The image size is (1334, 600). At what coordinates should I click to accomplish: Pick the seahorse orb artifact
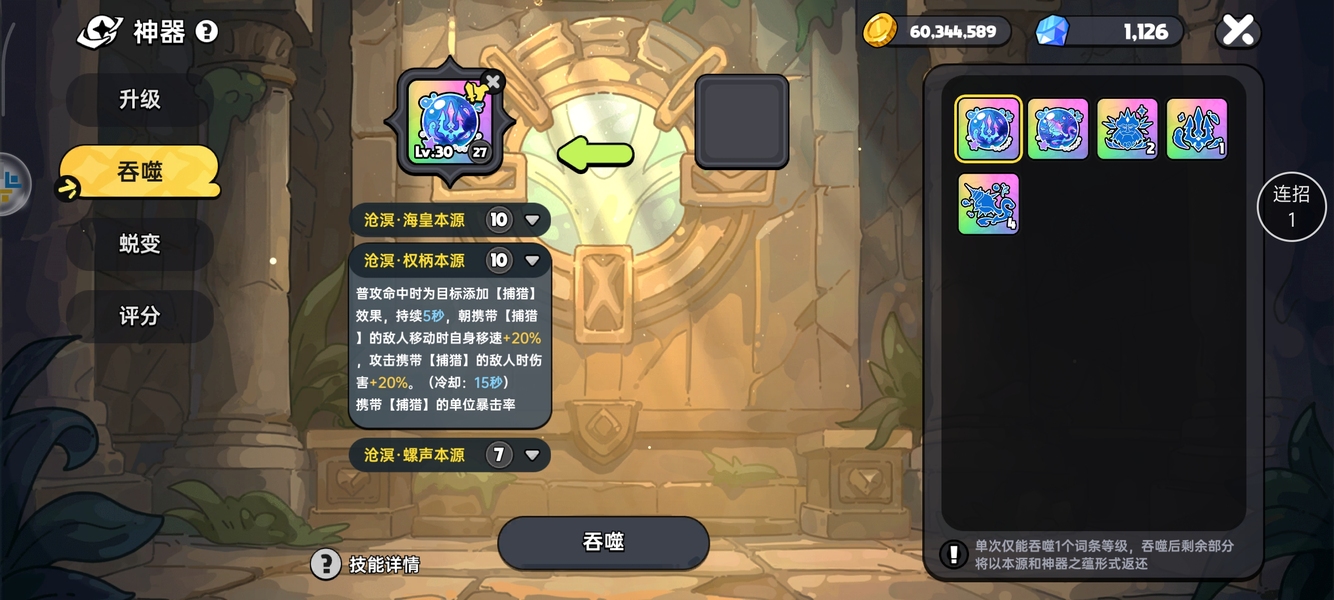click(1058, 129)
